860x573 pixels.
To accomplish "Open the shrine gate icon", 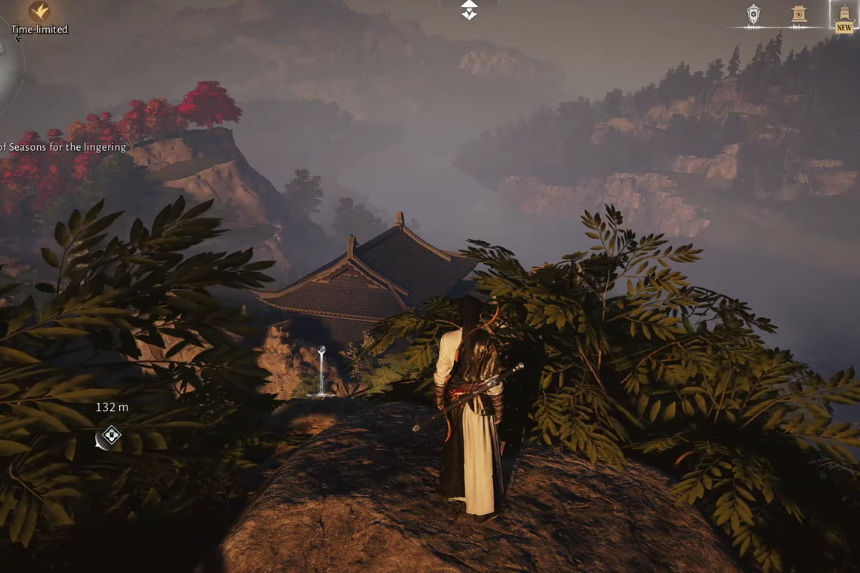I will click(x=798, y=14).
